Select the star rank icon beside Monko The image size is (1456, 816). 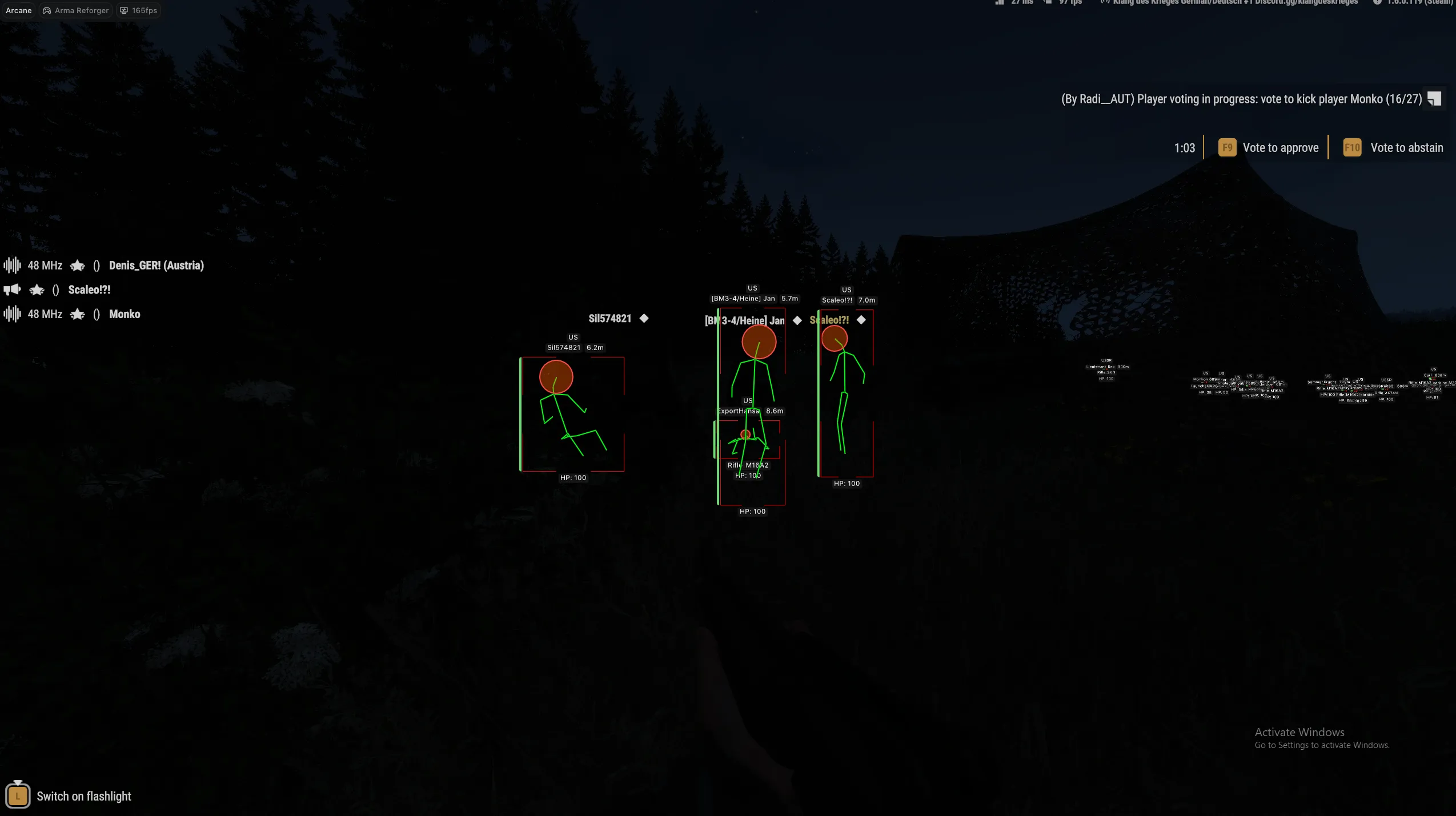[x=77, y=314]
